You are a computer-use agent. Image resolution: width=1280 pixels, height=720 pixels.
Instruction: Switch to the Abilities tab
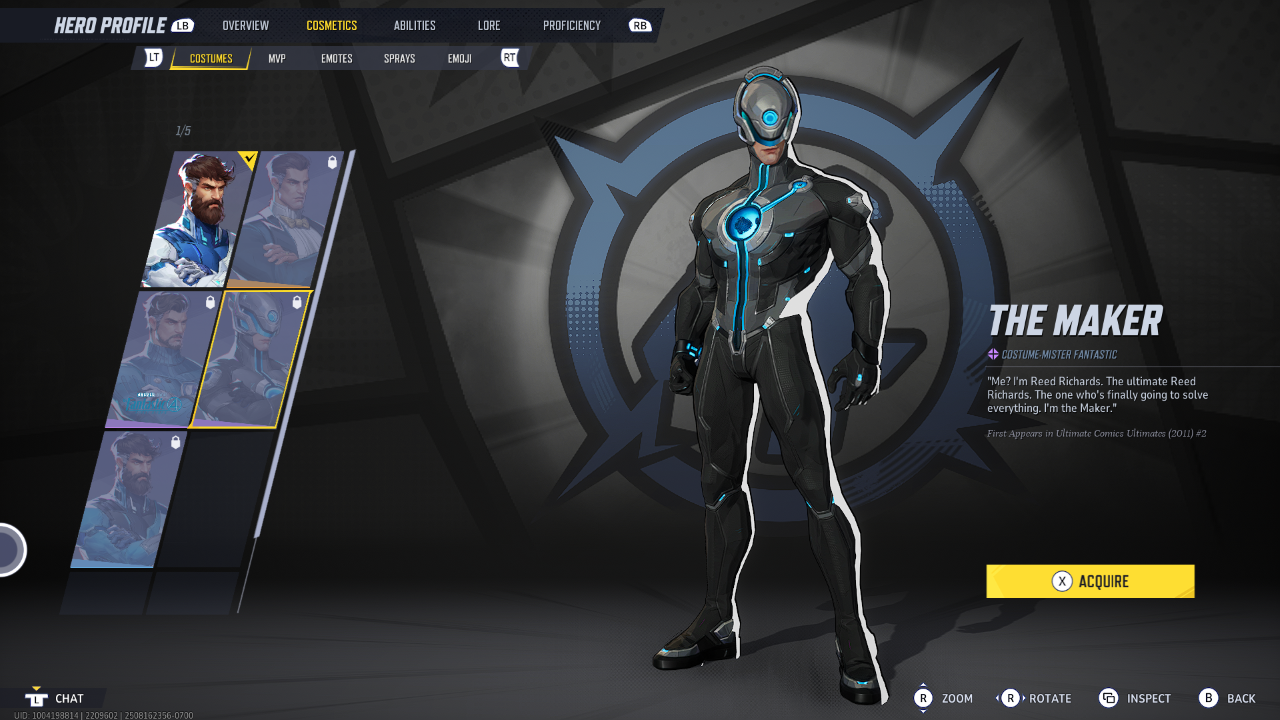[414, 25]
